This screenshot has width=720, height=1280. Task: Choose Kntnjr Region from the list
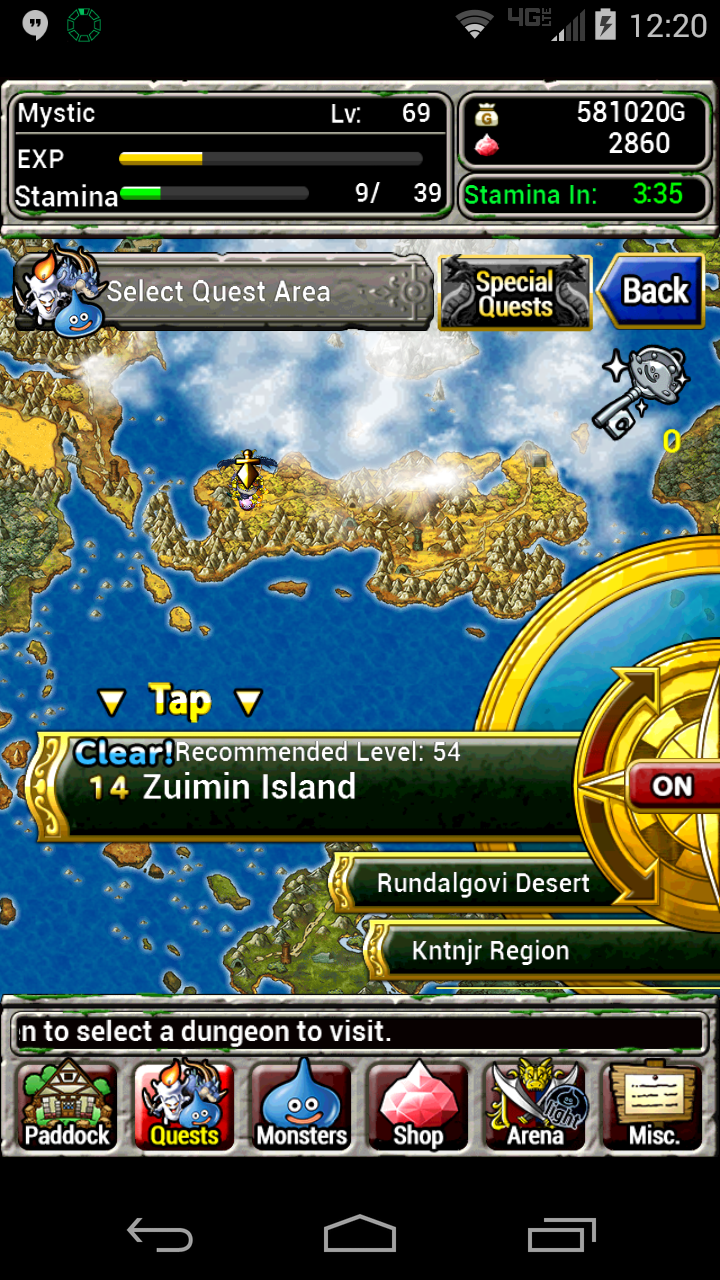coord(490,951)
